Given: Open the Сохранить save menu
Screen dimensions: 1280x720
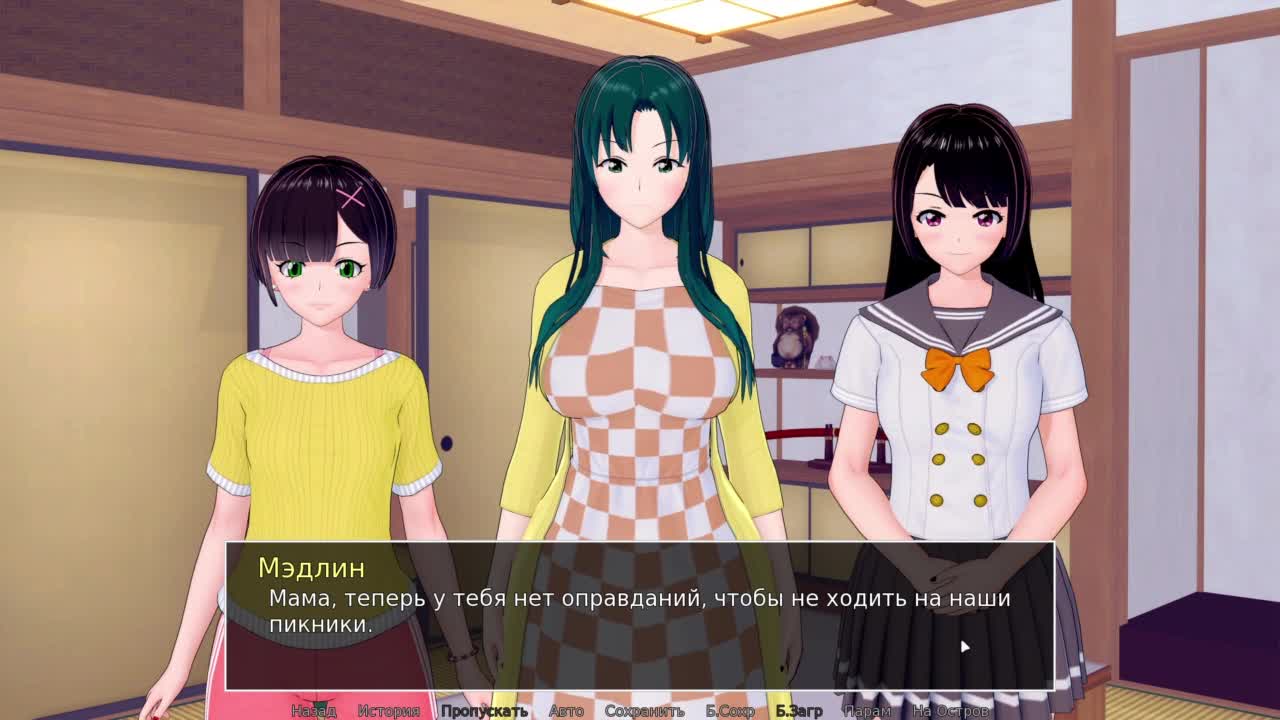Looking at the screenshot, I should pyautogui.click(x=644, y=711).
